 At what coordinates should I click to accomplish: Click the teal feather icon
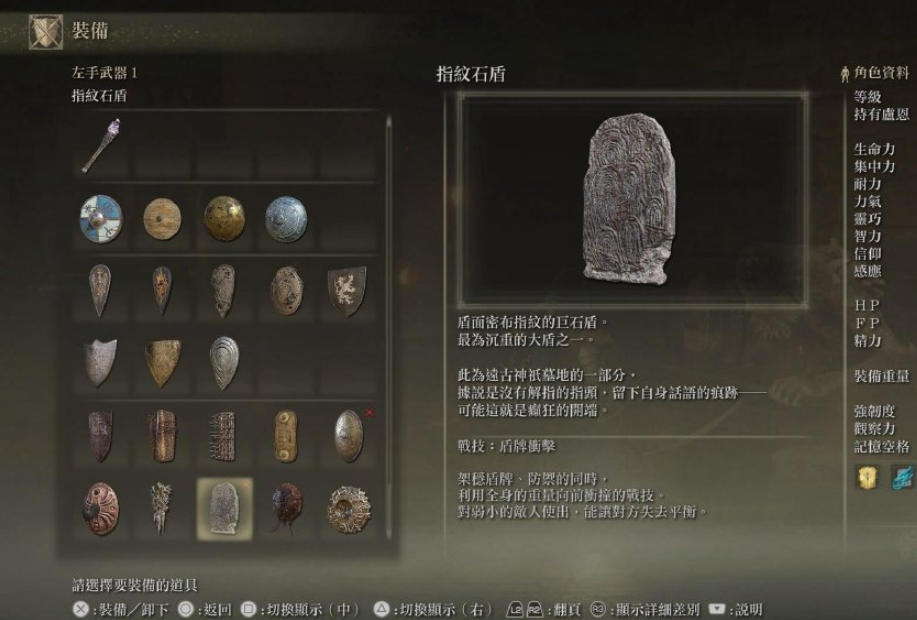[901, 478]
